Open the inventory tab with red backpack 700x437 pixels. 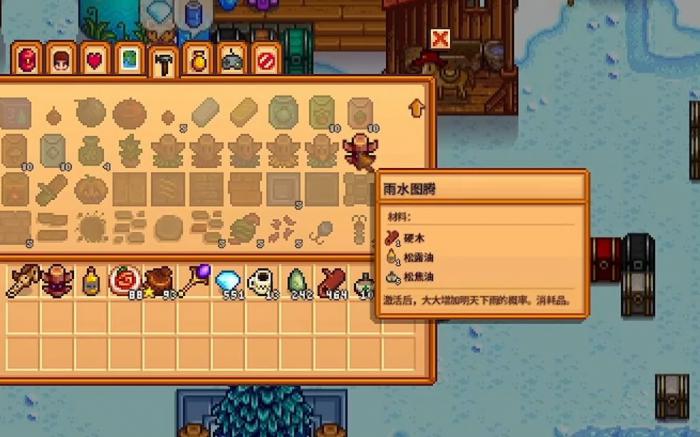[27, 60]
